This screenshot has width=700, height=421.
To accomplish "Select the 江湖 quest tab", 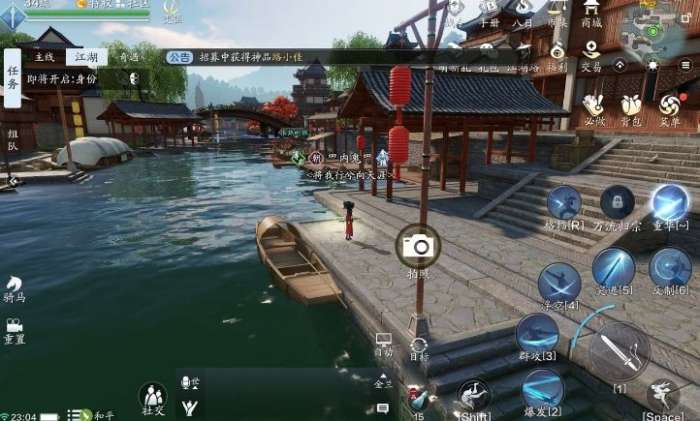I will (x=86, y=57).
